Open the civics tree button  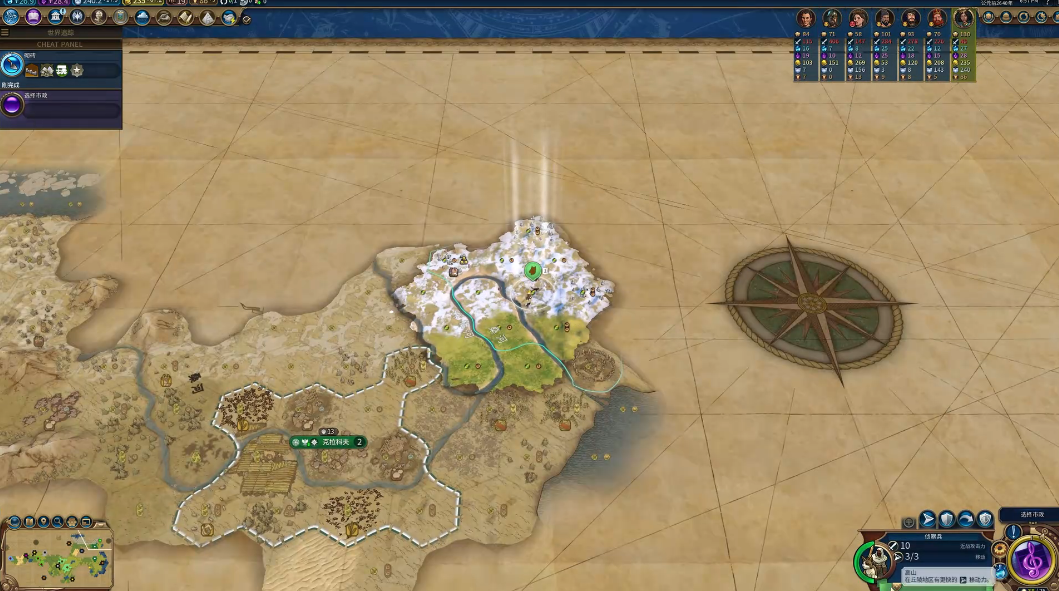pyautogui.click(x=32, y=17)
